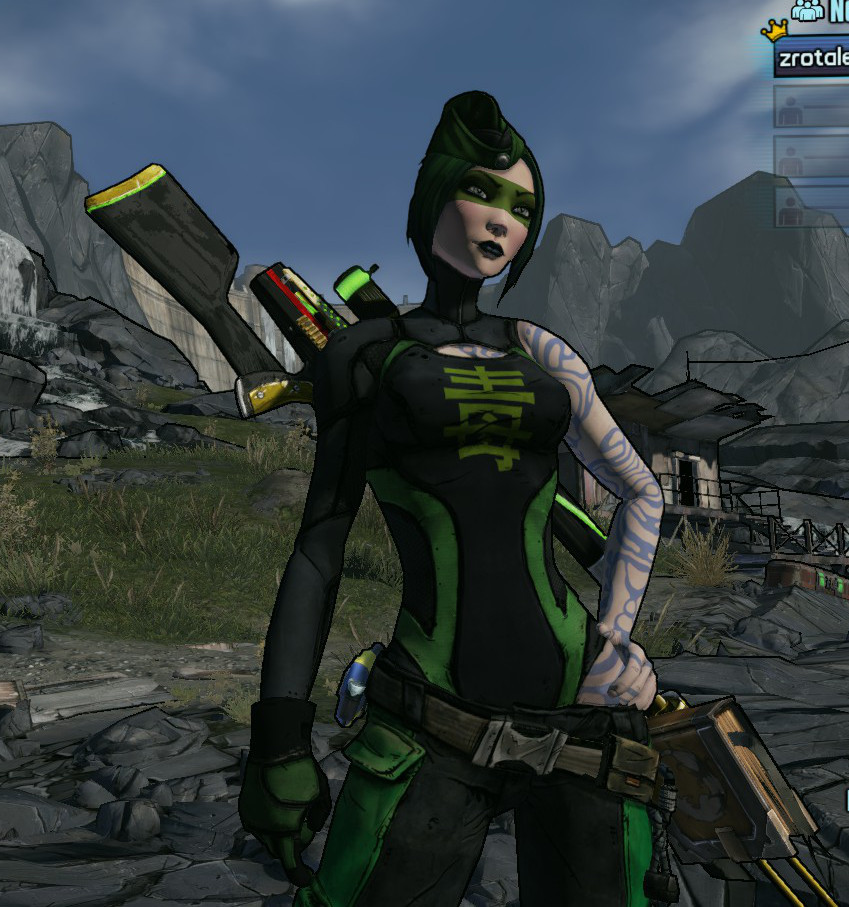The width and height of the screenshot is (849, 907).
Task: Open the network party group icon
Action: [x=807, y=11]
